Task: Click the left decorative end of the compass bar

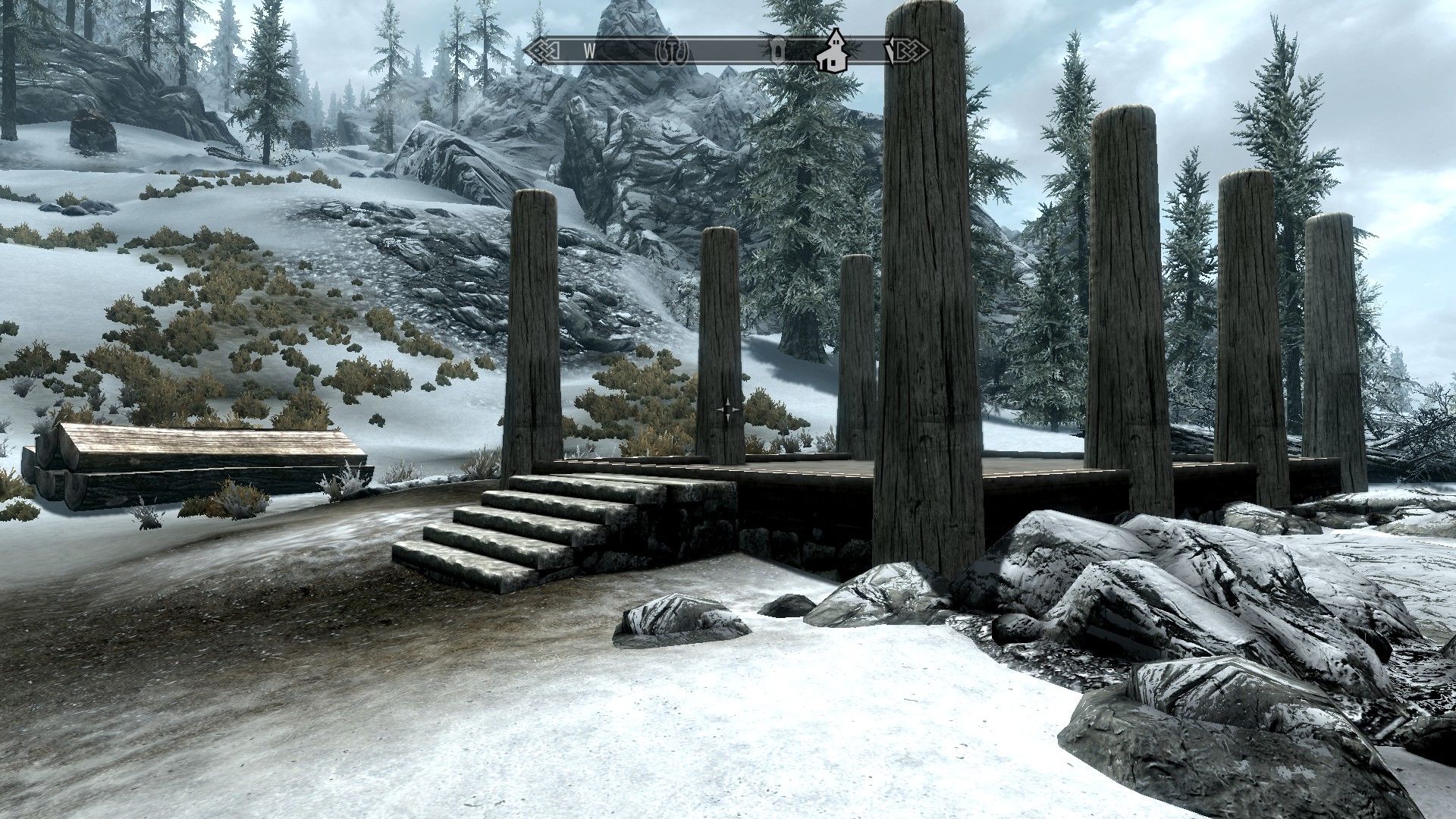Action: point(540,52)
